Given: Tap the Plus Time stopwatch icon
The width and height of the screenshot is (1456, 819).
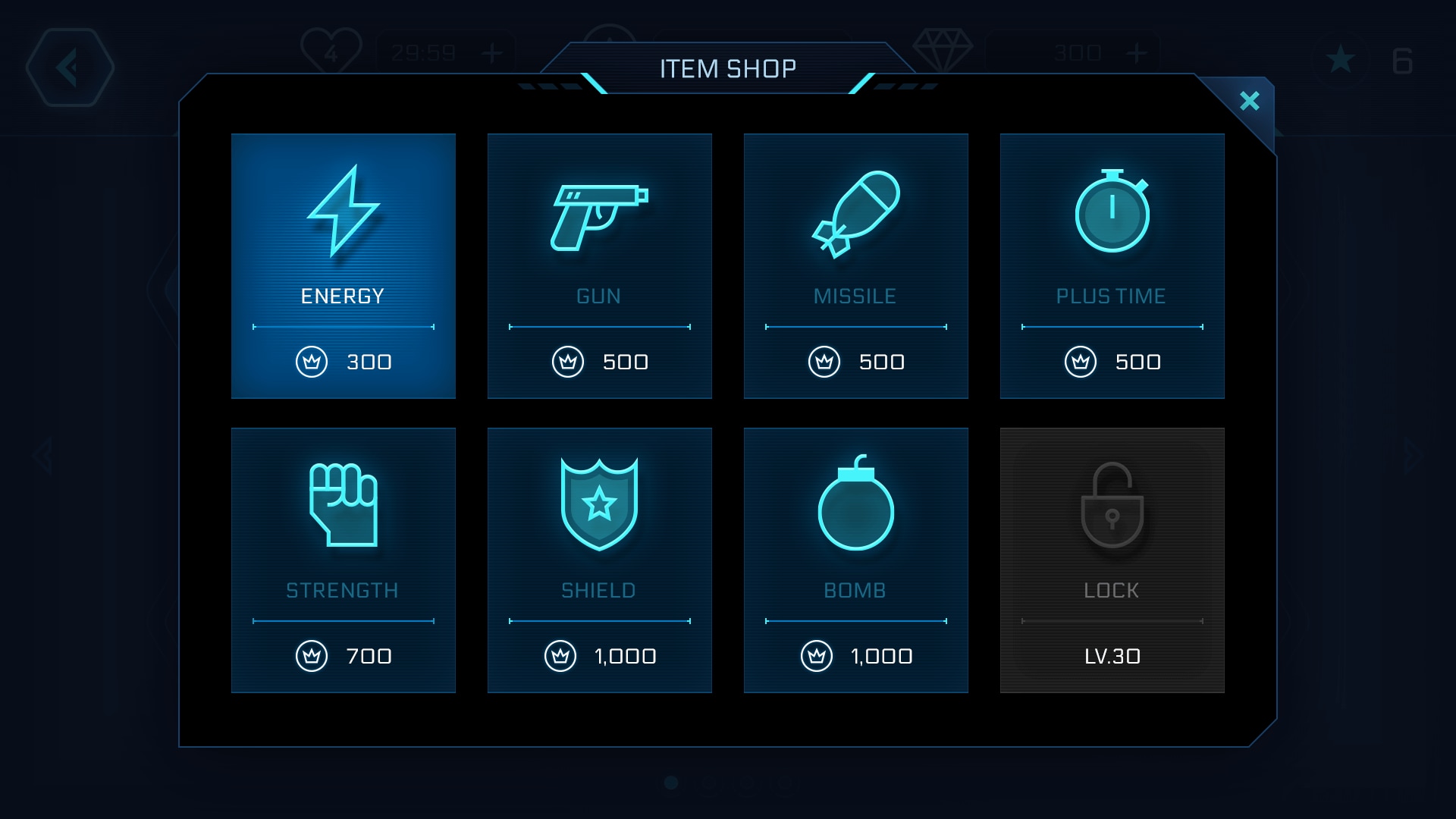Looking at the screenshot, I should pos(1112,214).
